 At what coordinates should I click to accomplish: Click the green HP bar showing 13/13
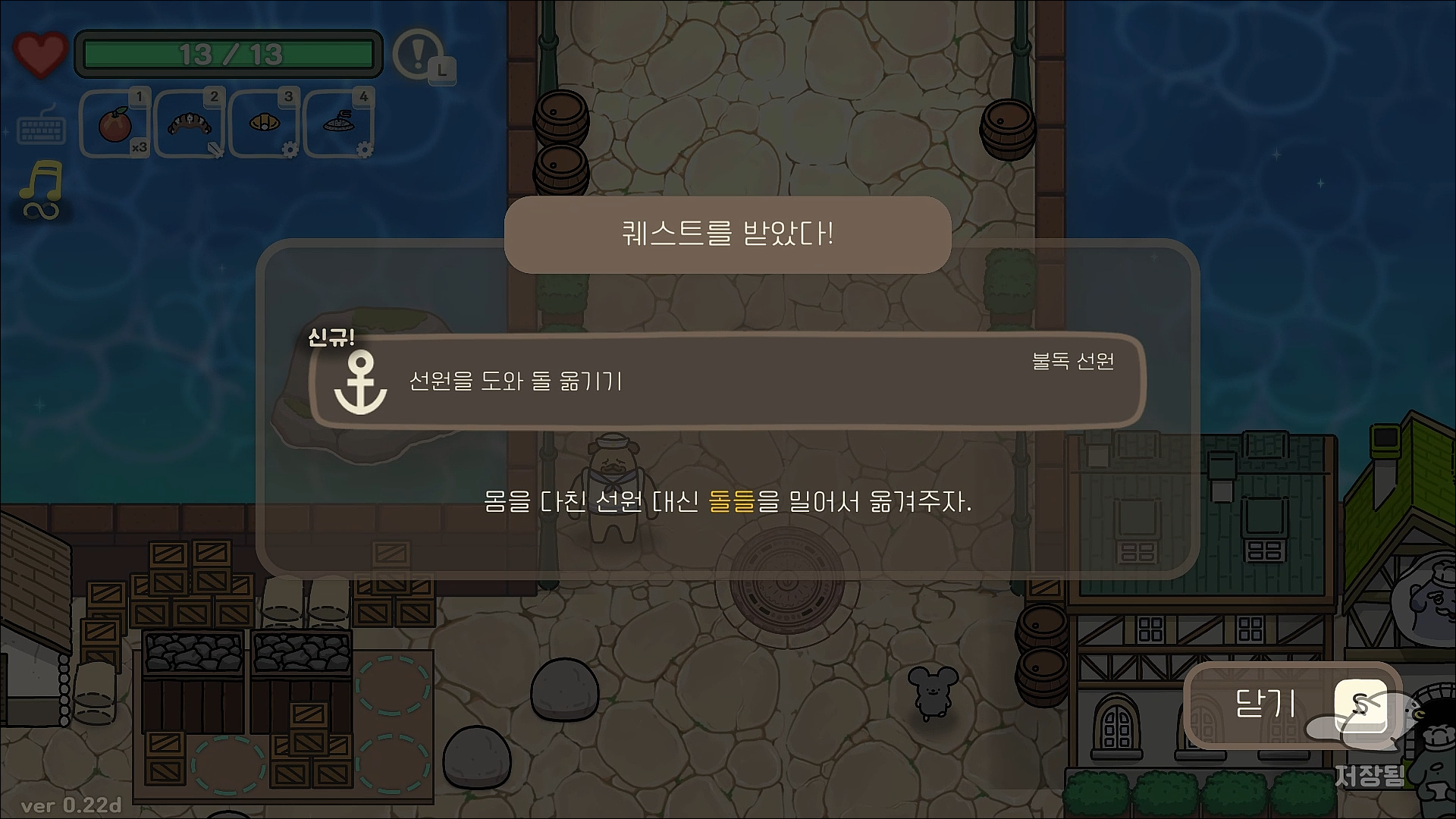pyautogui.click(x=227, y=53)
